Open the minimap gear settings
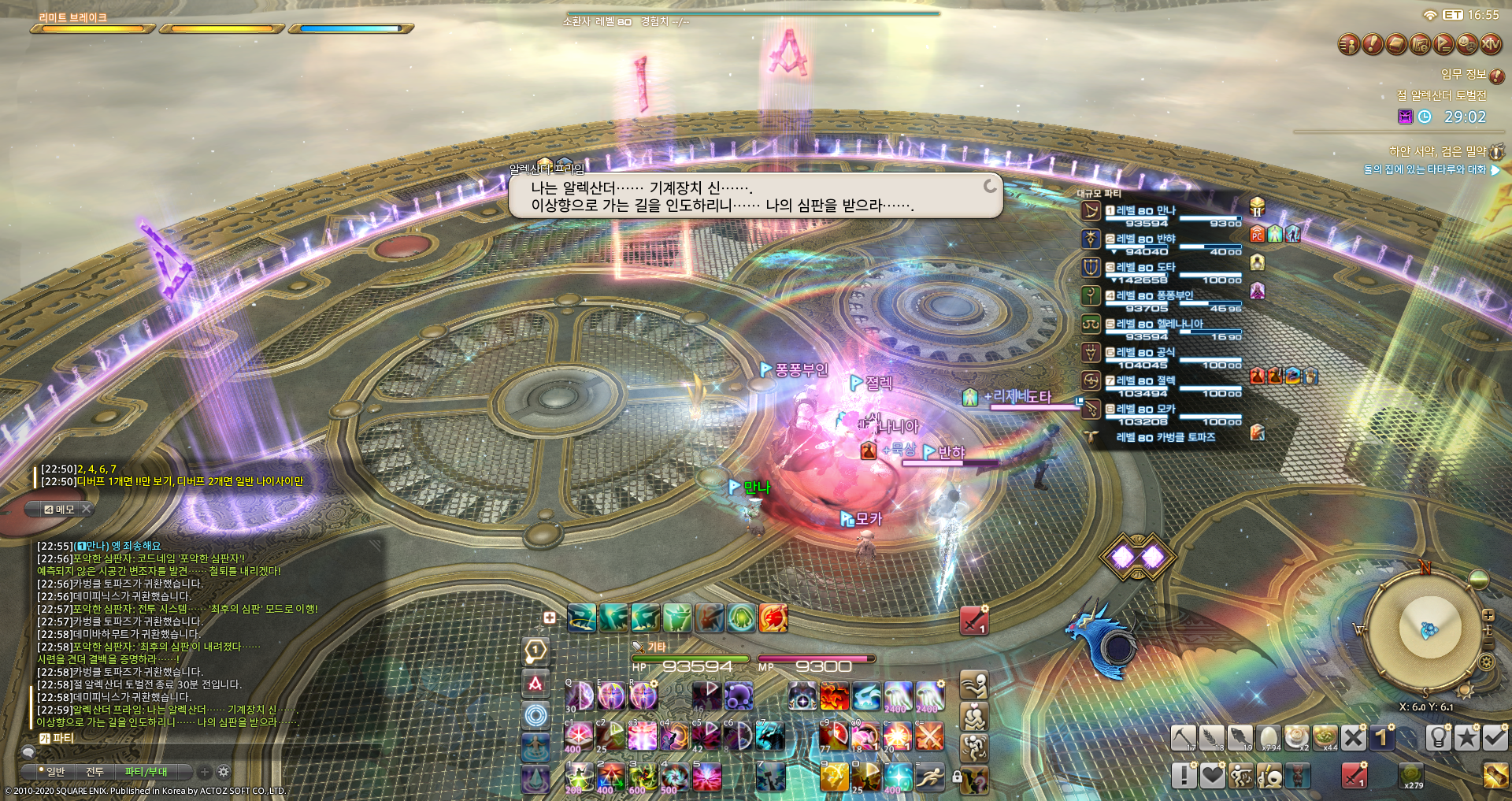The height and width of the screenshot is (801, 1512). 1487,662
